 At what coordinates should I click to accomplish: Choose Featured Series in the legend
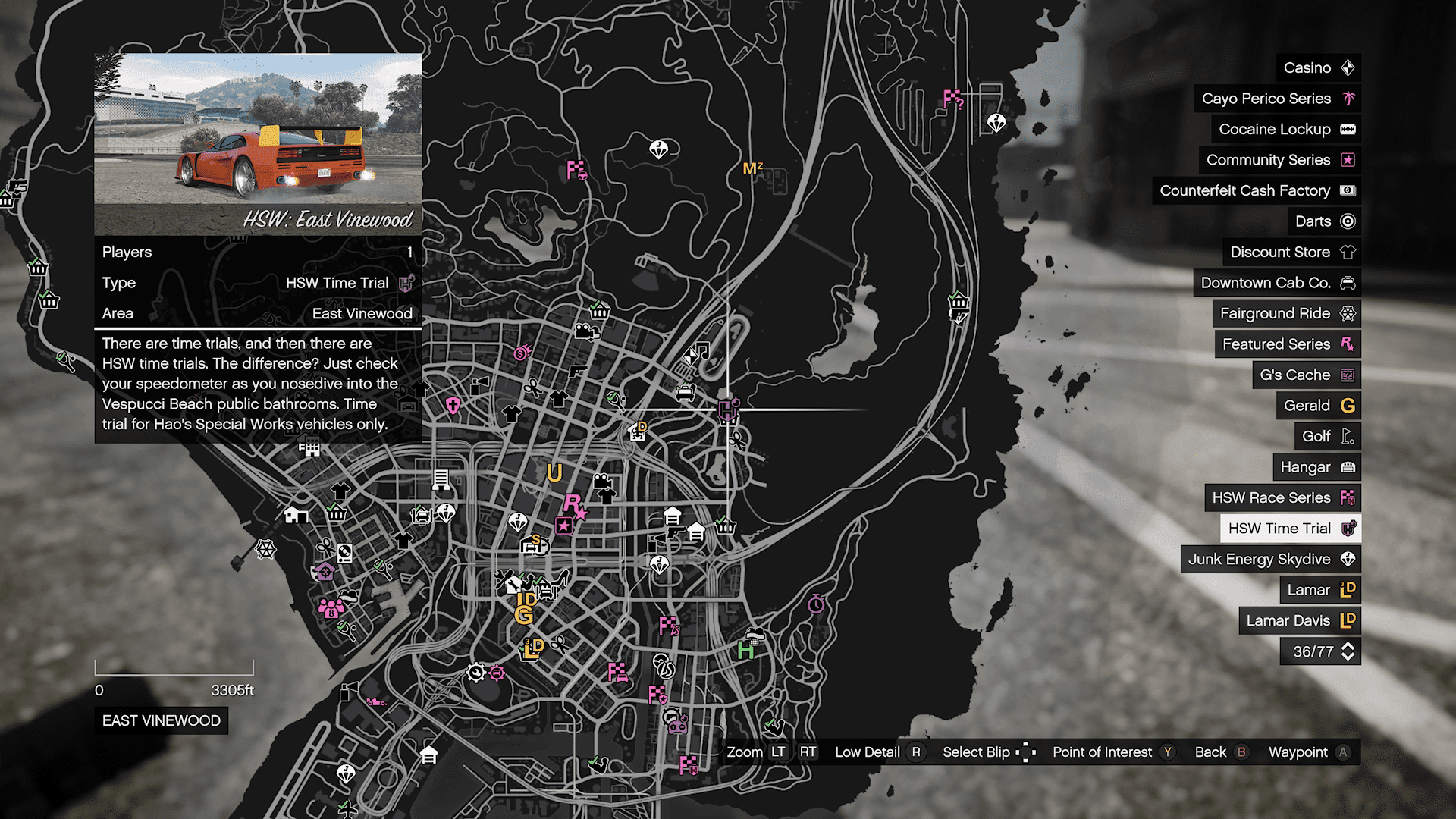pos(1287,344)
